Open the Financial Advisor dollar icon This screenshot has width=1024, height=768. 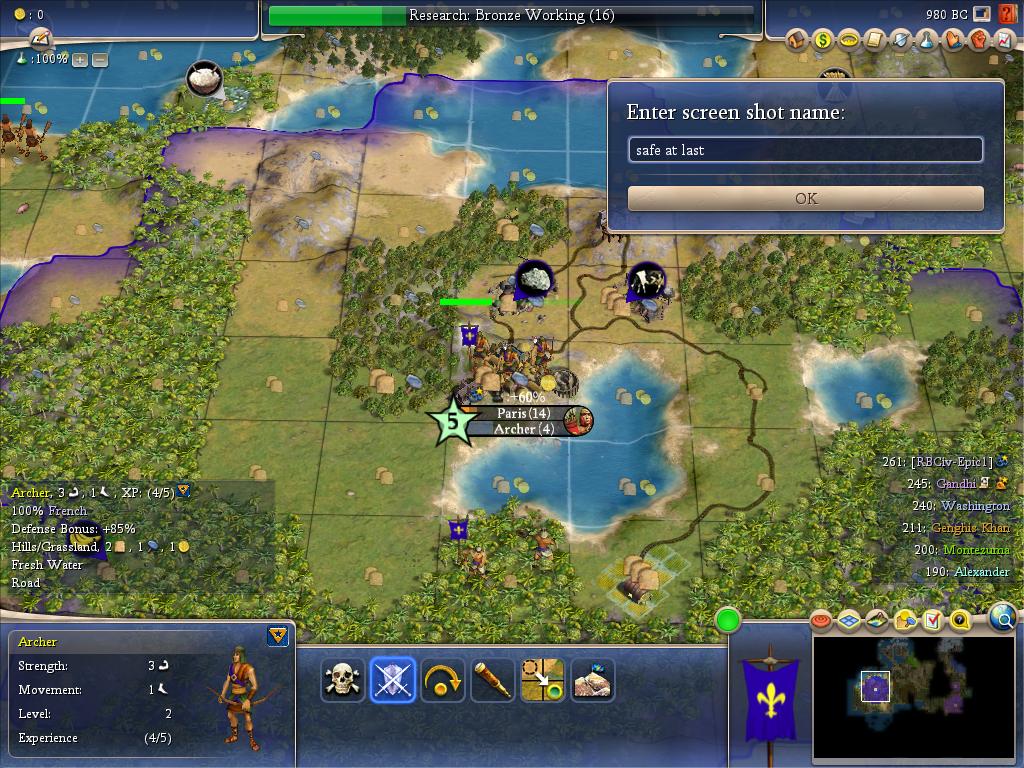[x=823, y=40]
